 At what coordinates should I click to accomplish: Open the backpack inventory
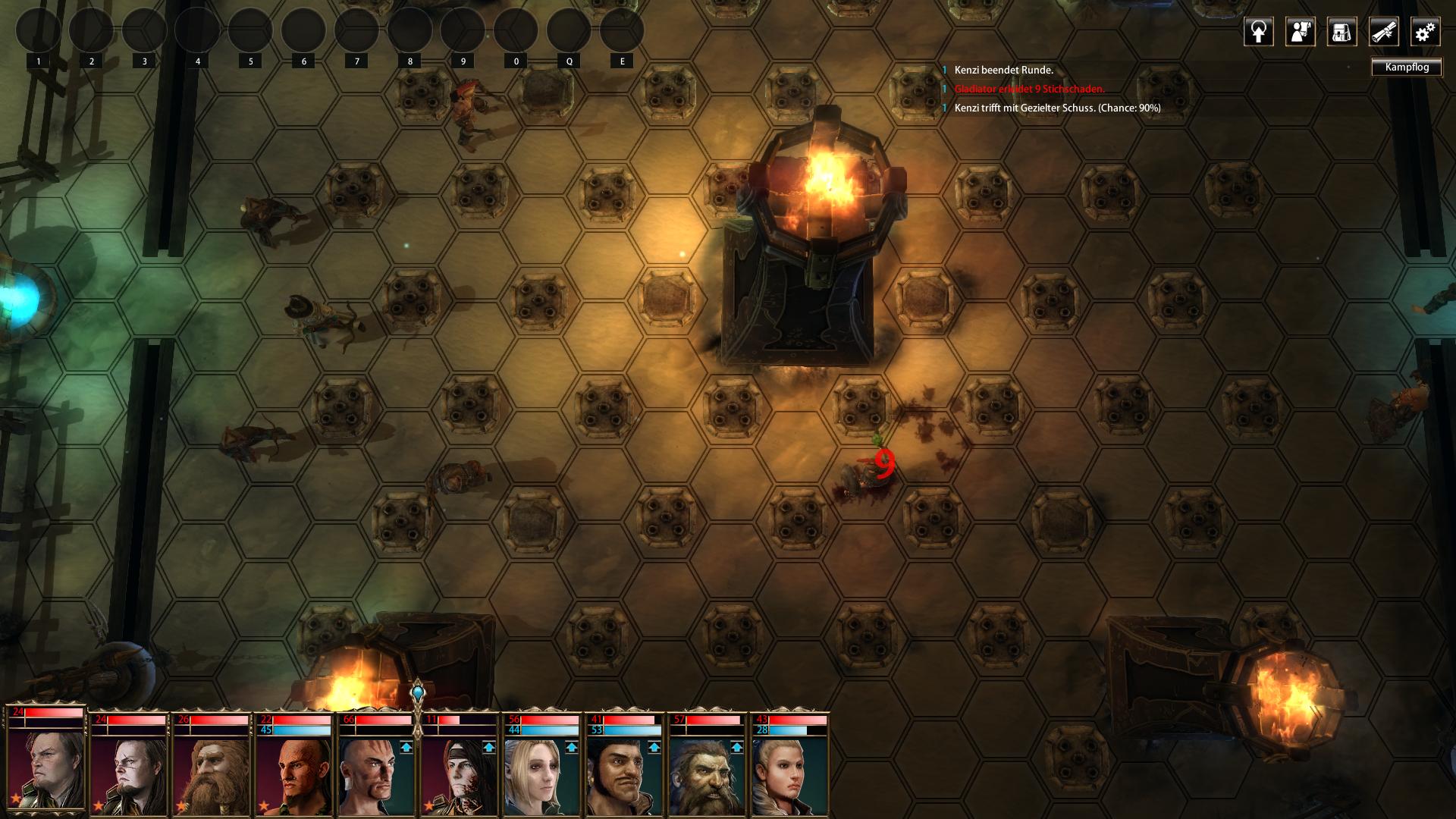[x=1341, y=32]
